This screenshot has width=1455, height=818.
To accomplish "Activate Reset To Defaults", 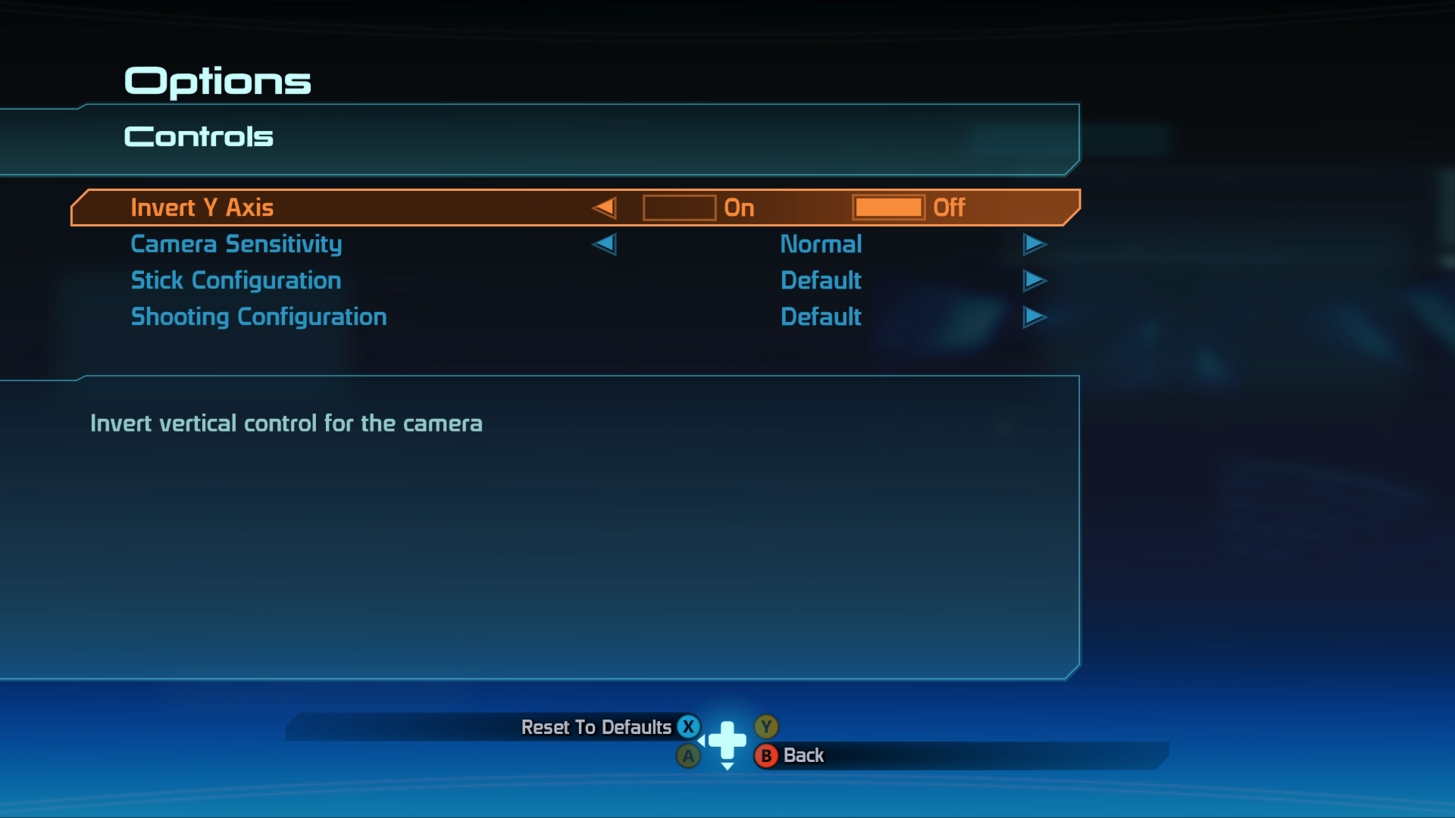I will pyautogui.click(x=598, y=727).
